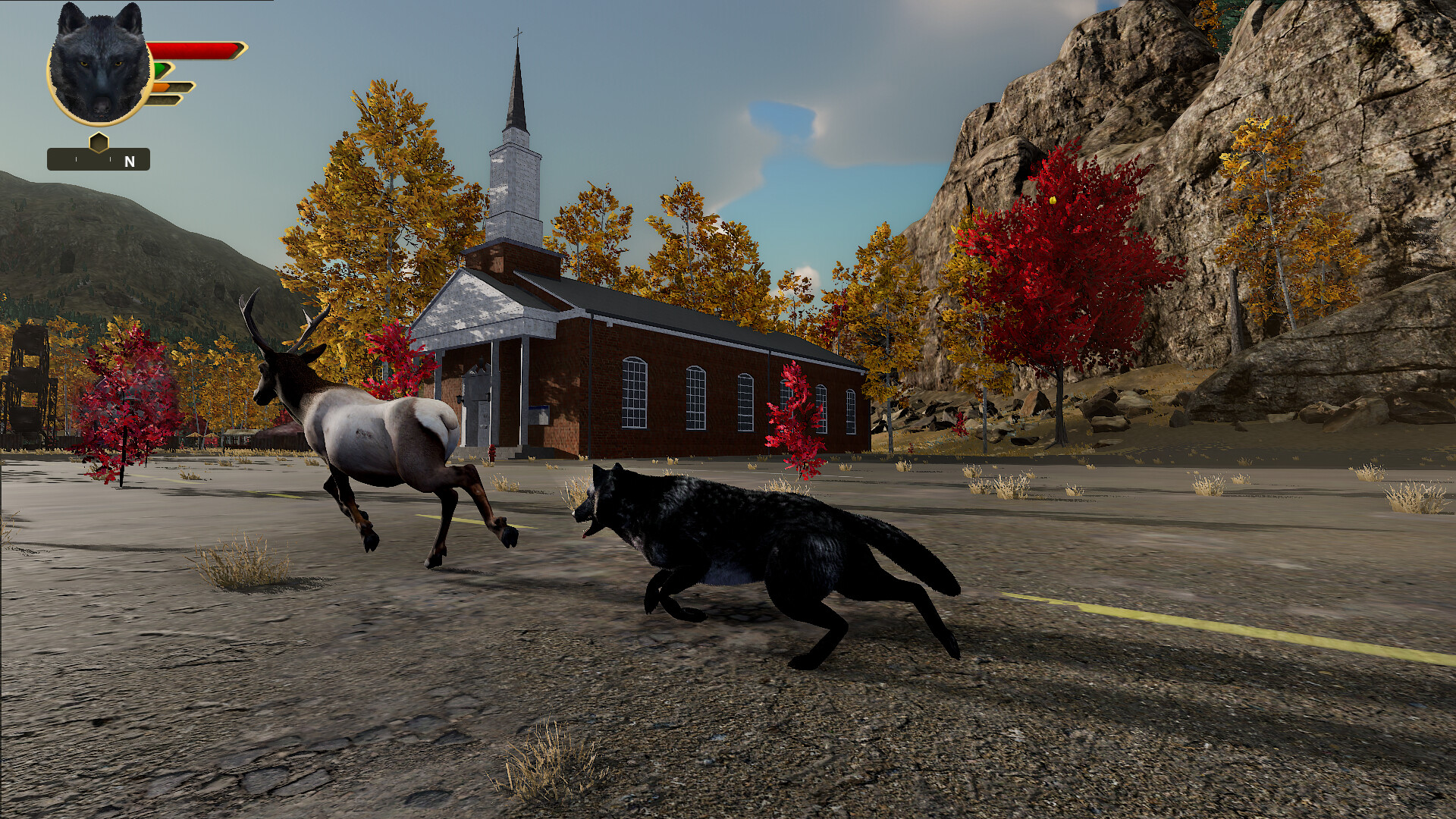Click the church steeple cross
1456x819 pixels.
pos(519,34)
